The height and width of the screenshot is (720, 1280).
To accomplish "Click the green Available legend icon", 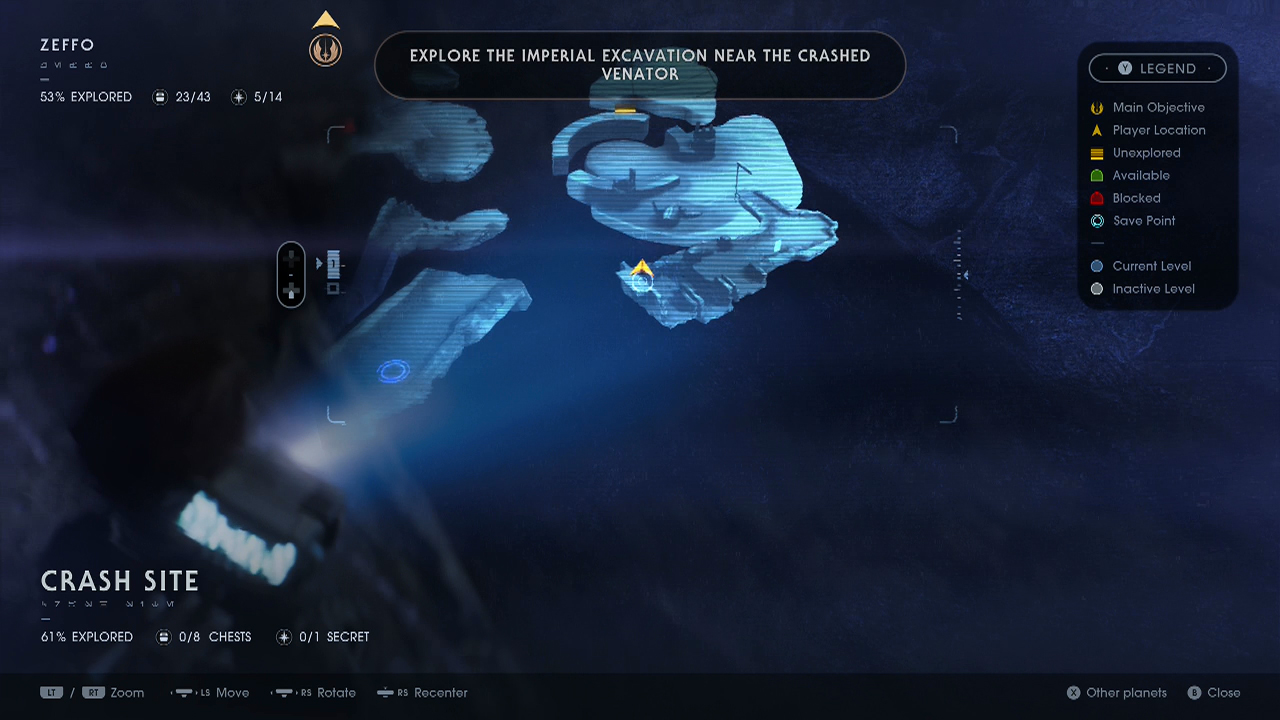I will click(1096, 175).
